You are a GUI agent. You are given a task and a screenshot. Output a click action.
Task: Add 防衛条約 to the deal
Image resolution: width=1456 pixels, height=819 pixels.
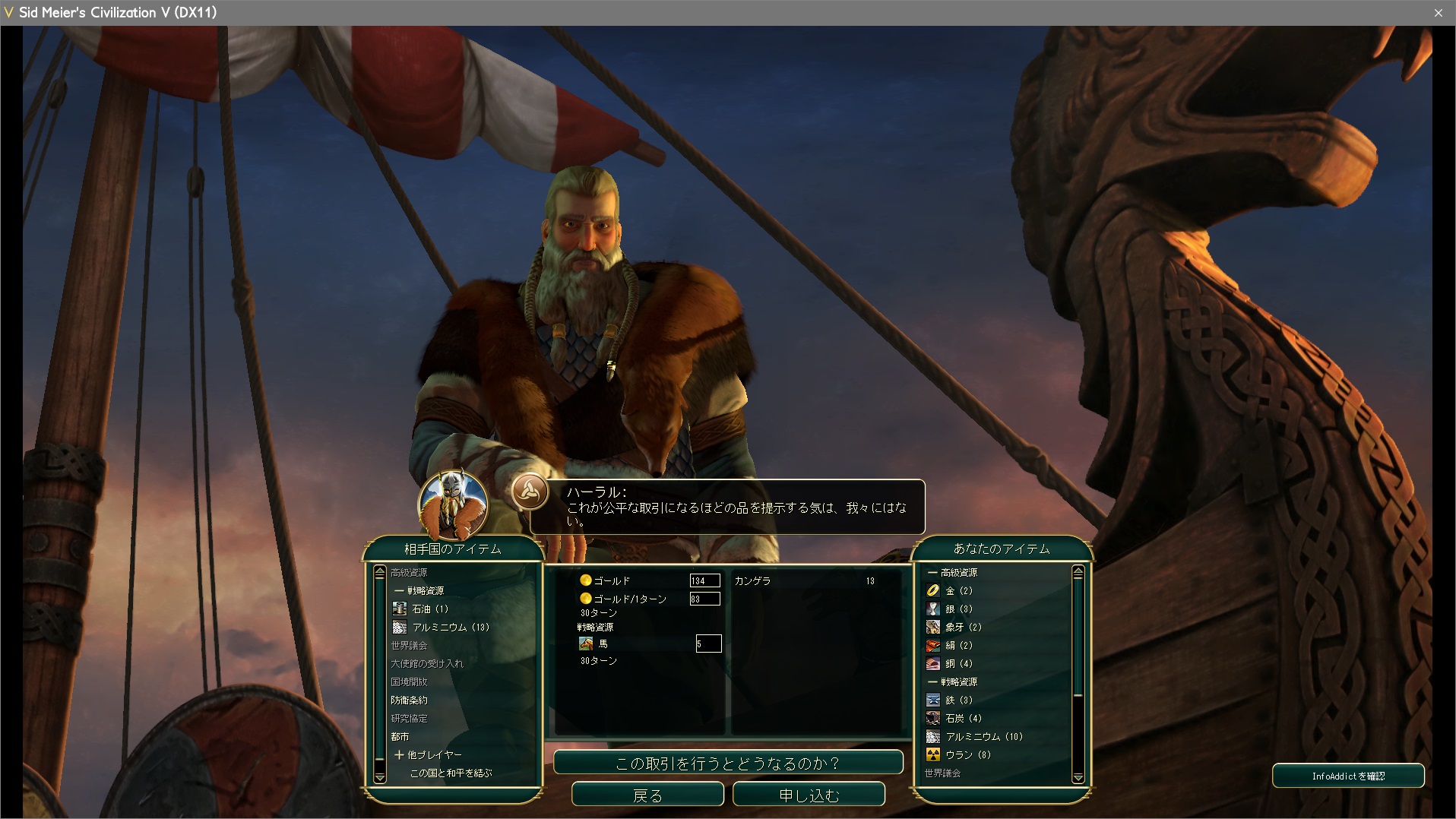(x=409, y=700)
